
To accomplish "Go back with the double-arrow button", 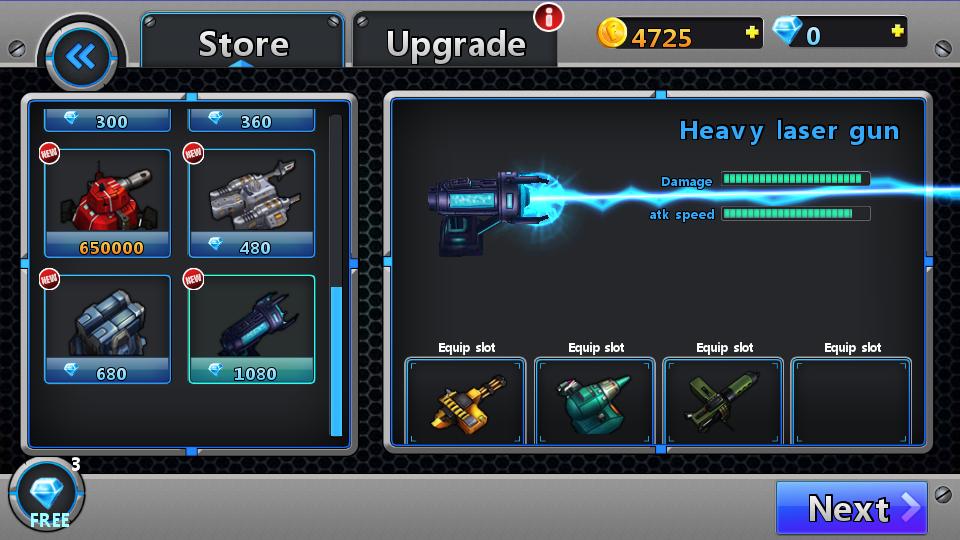I will pos(80,57).
